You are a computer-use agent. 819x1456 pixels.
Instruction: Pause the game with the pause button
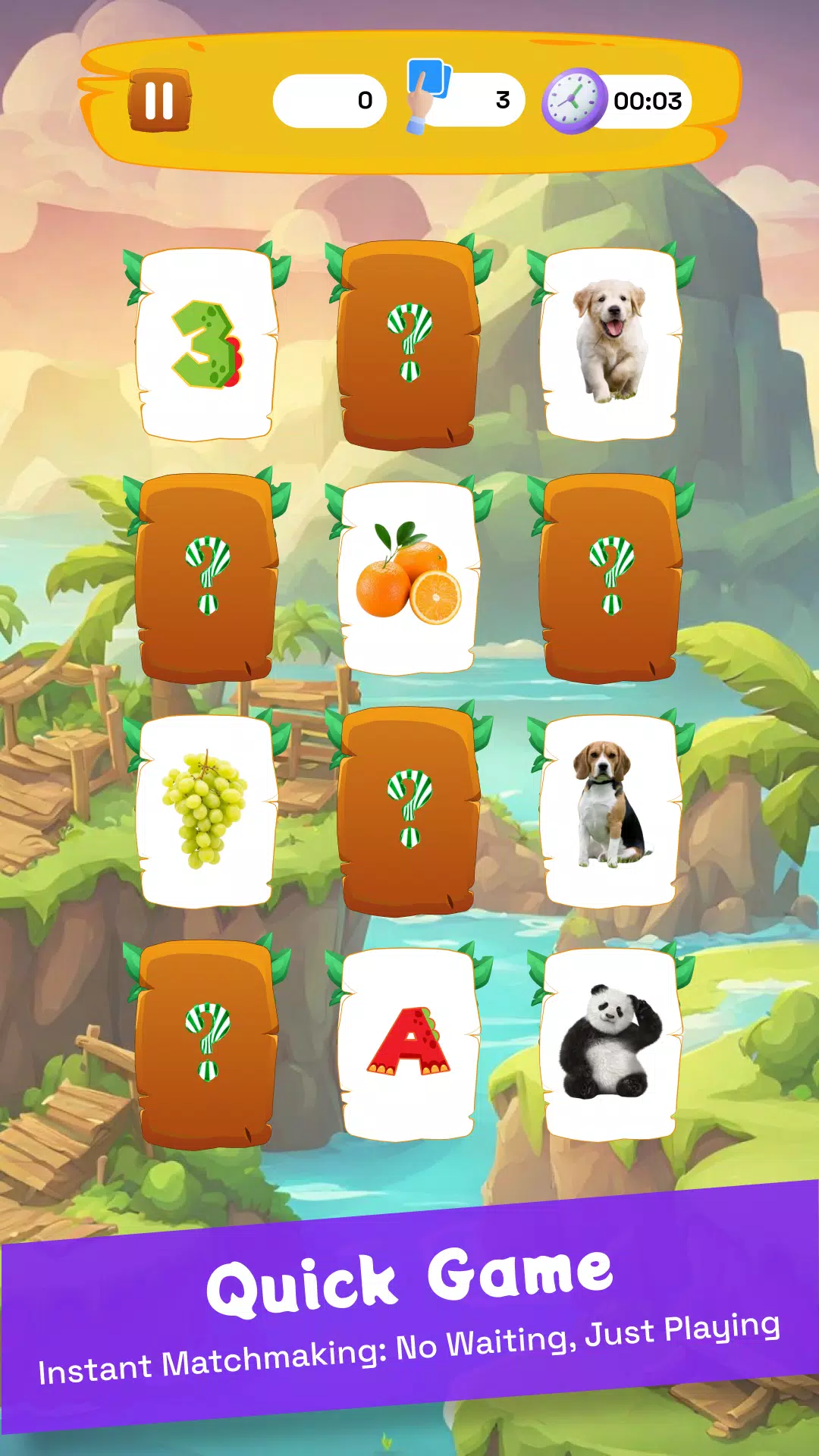tap(159, 101)
